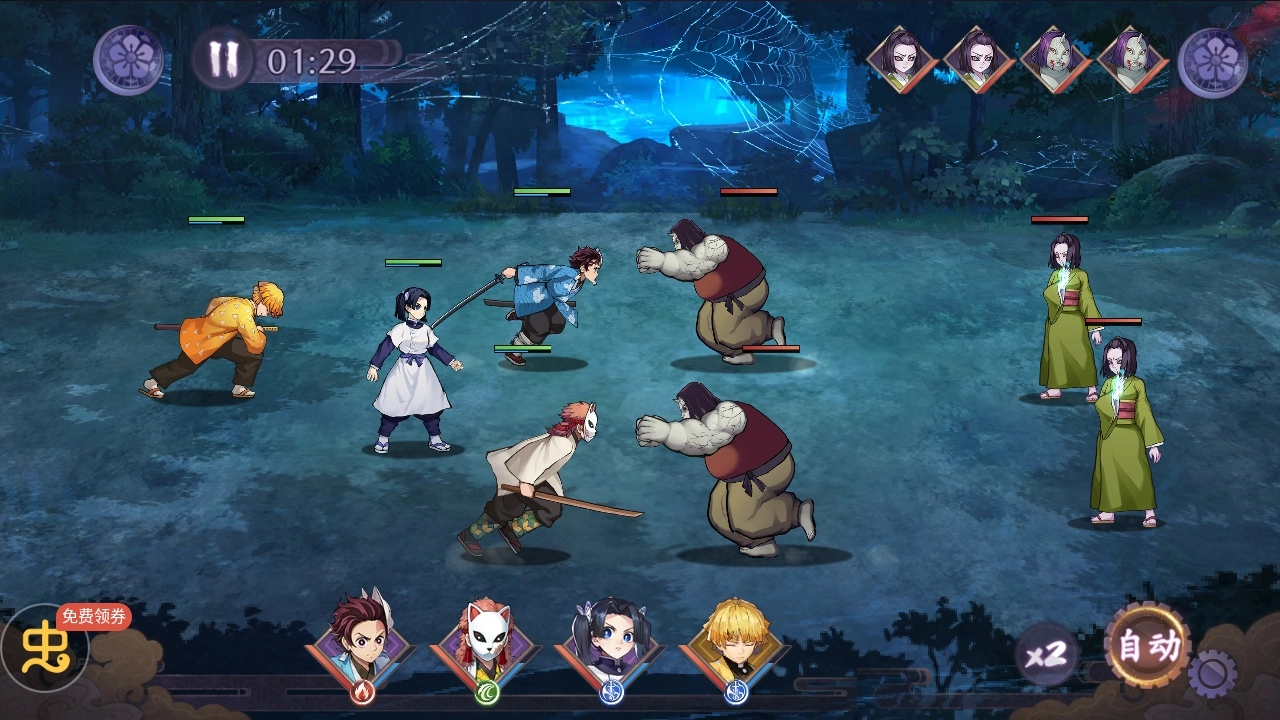Activate Zenitsu's skill portrait

[x=736, y=639]
